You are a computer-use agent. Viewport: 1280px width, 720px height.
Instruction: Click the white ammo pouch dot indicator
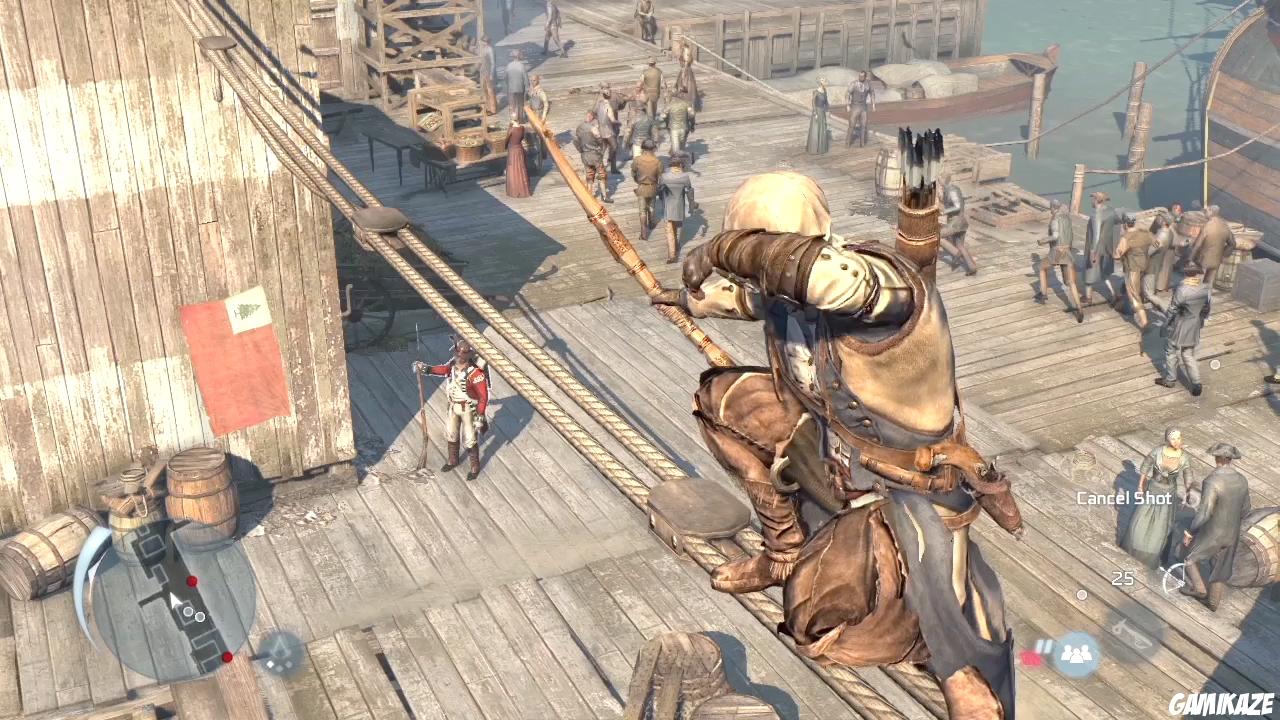pyautogui.click(x=1081, y=595)
